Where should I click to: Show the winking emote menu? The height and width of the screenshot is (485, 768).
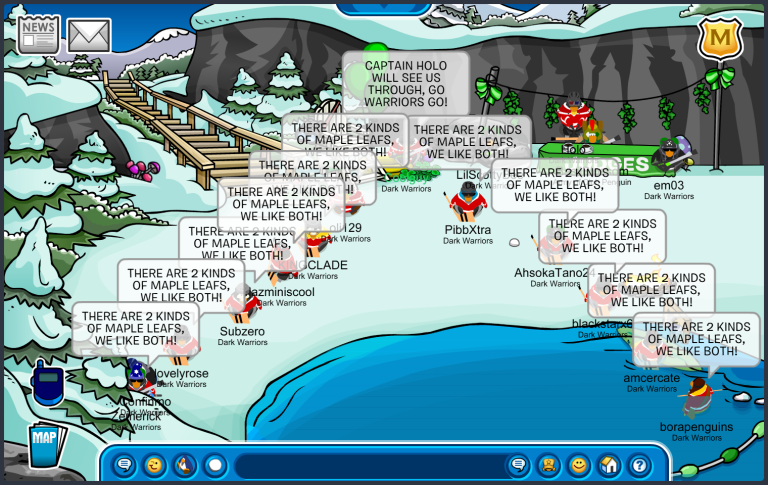(x=154, y=465)
